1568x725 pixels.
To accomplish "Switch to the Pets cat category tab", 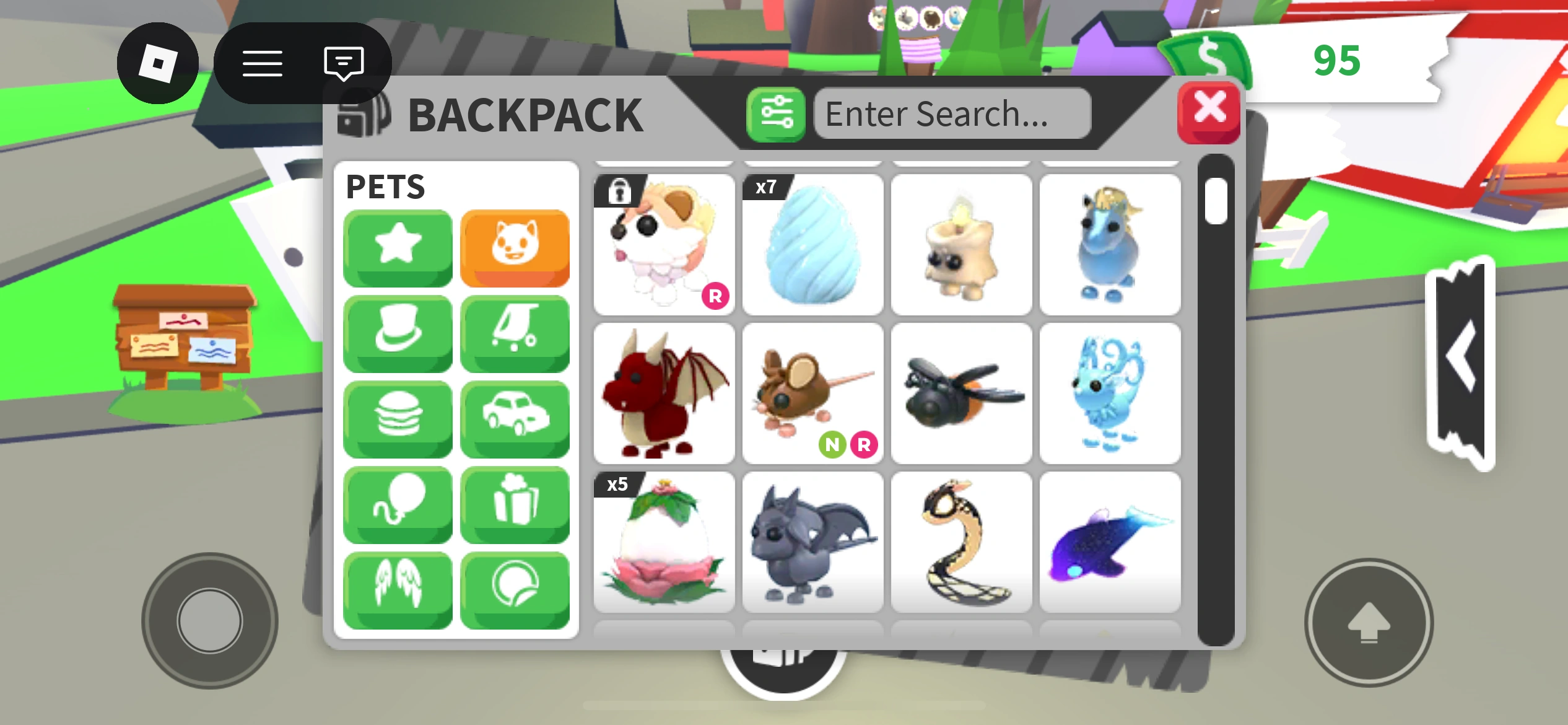I will click(x=515, y=247).
